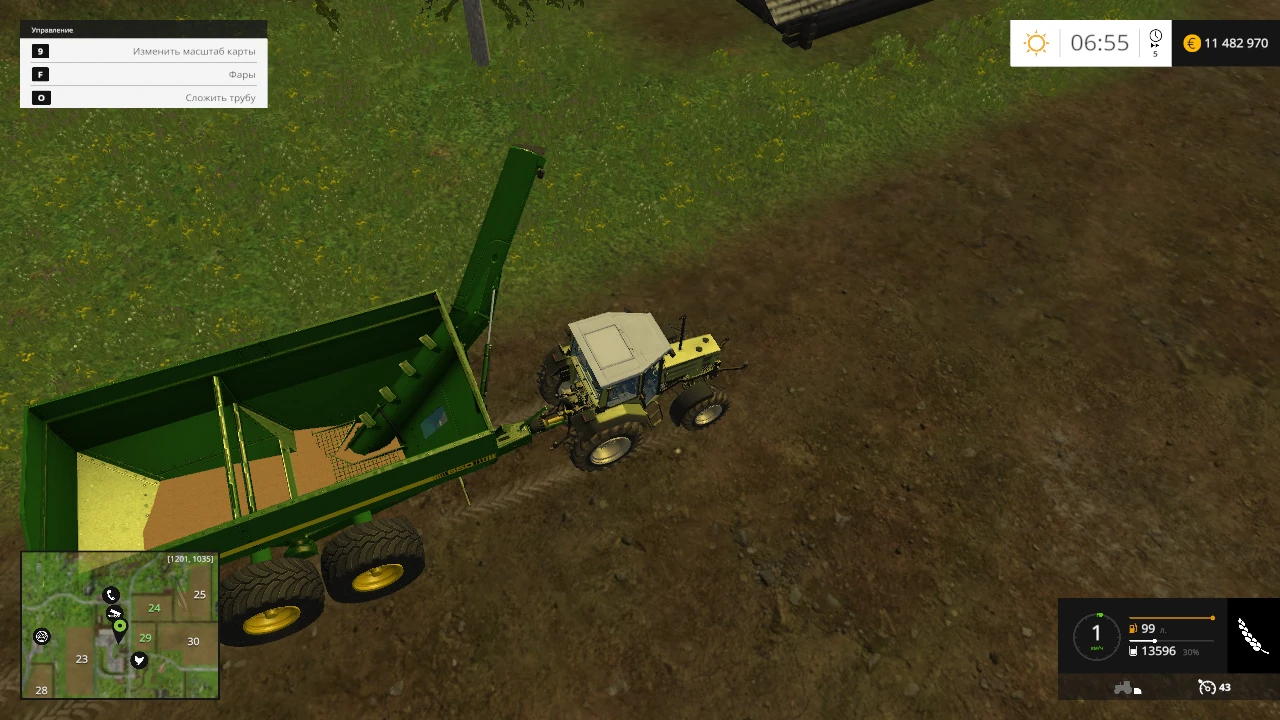Click the fuel pump icon near the fuel gauge
The height and width of the screenshot is (720, 1280).
pyautogui.click(x=1133, y=629)
